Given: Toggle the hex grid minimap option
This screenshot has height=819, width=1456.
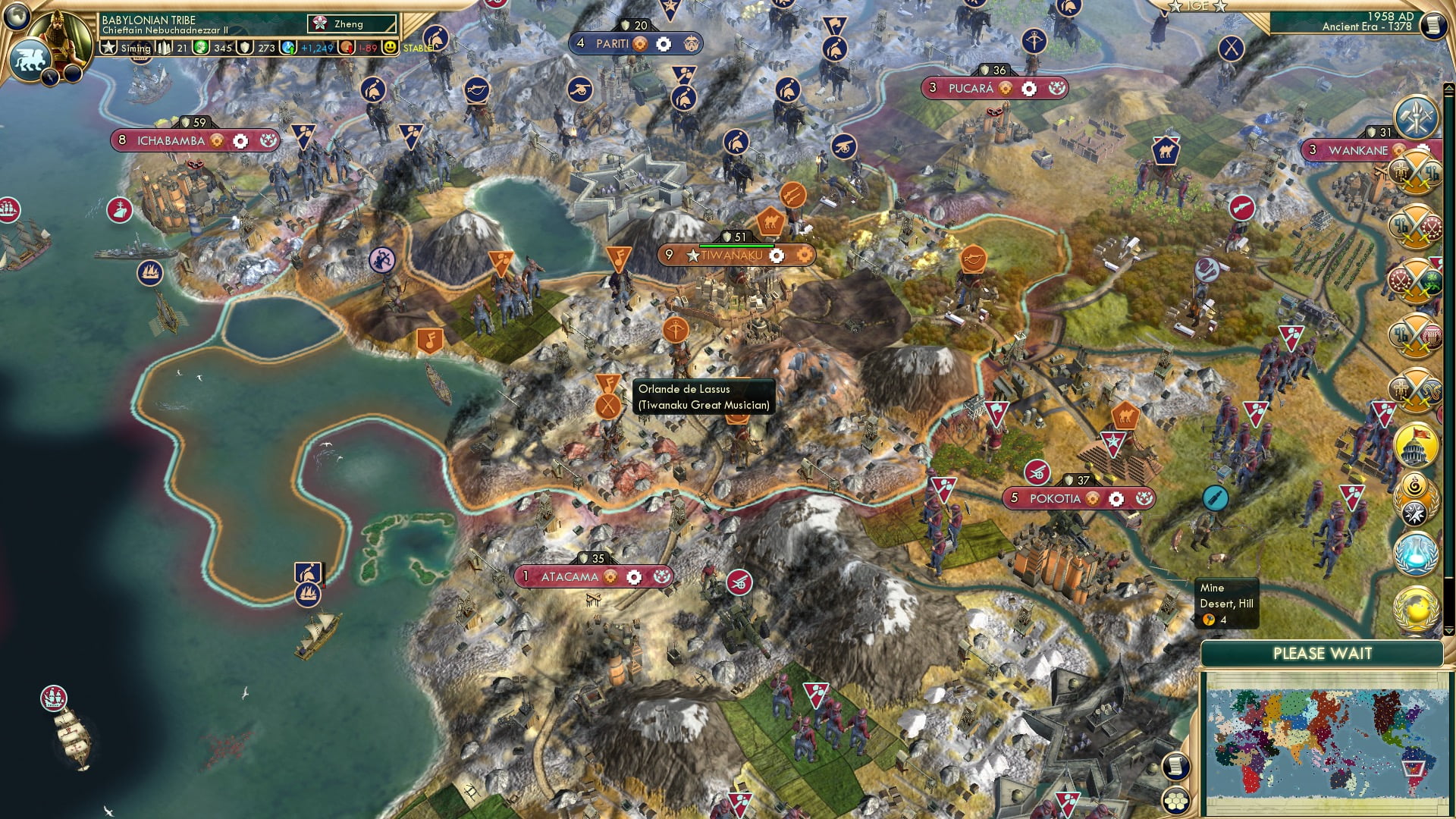Looking at the screenshot, I should click(1175, 801).
